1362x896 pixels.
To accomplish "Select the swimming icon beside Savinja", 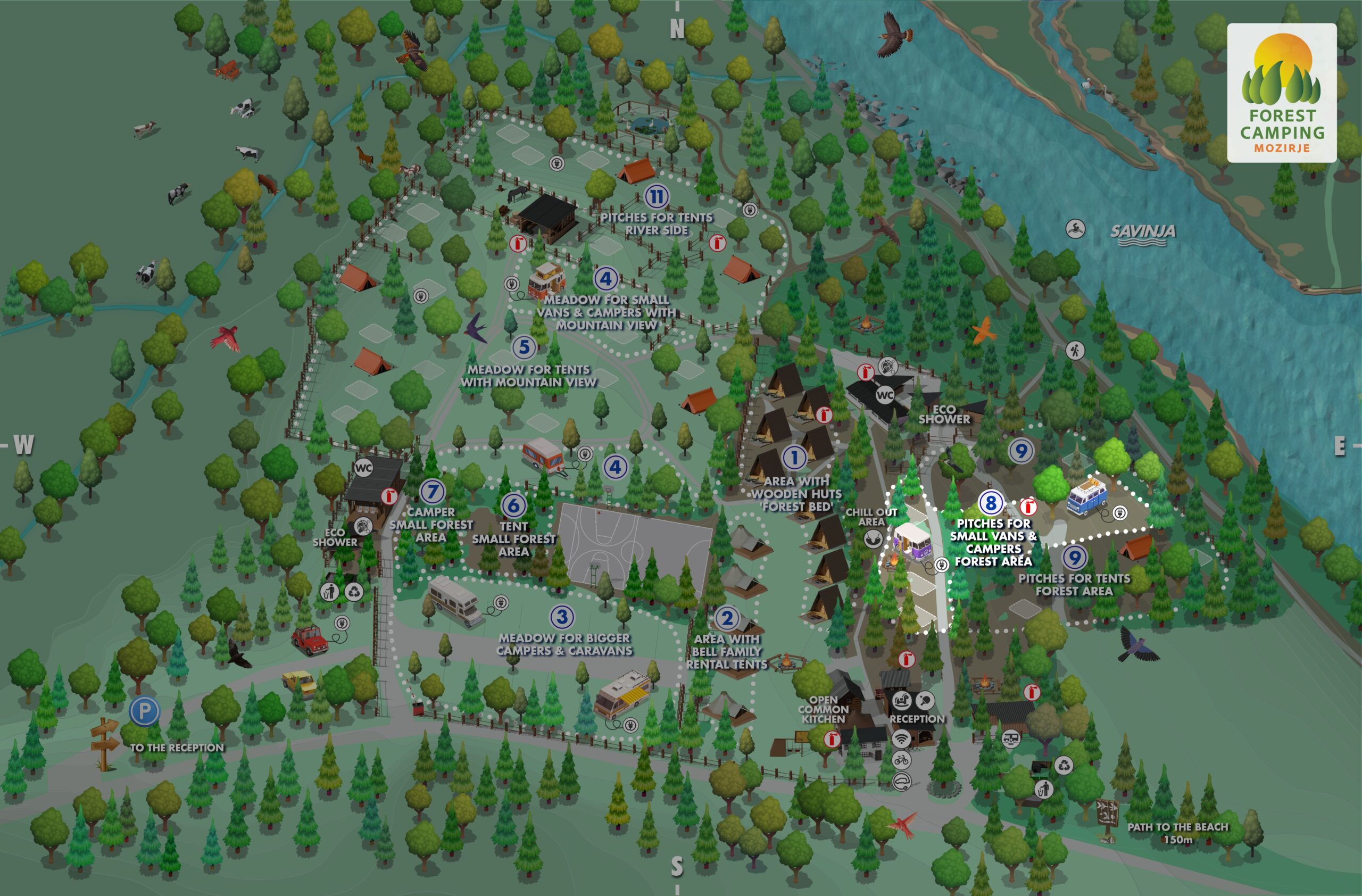I will point(1075,229).
